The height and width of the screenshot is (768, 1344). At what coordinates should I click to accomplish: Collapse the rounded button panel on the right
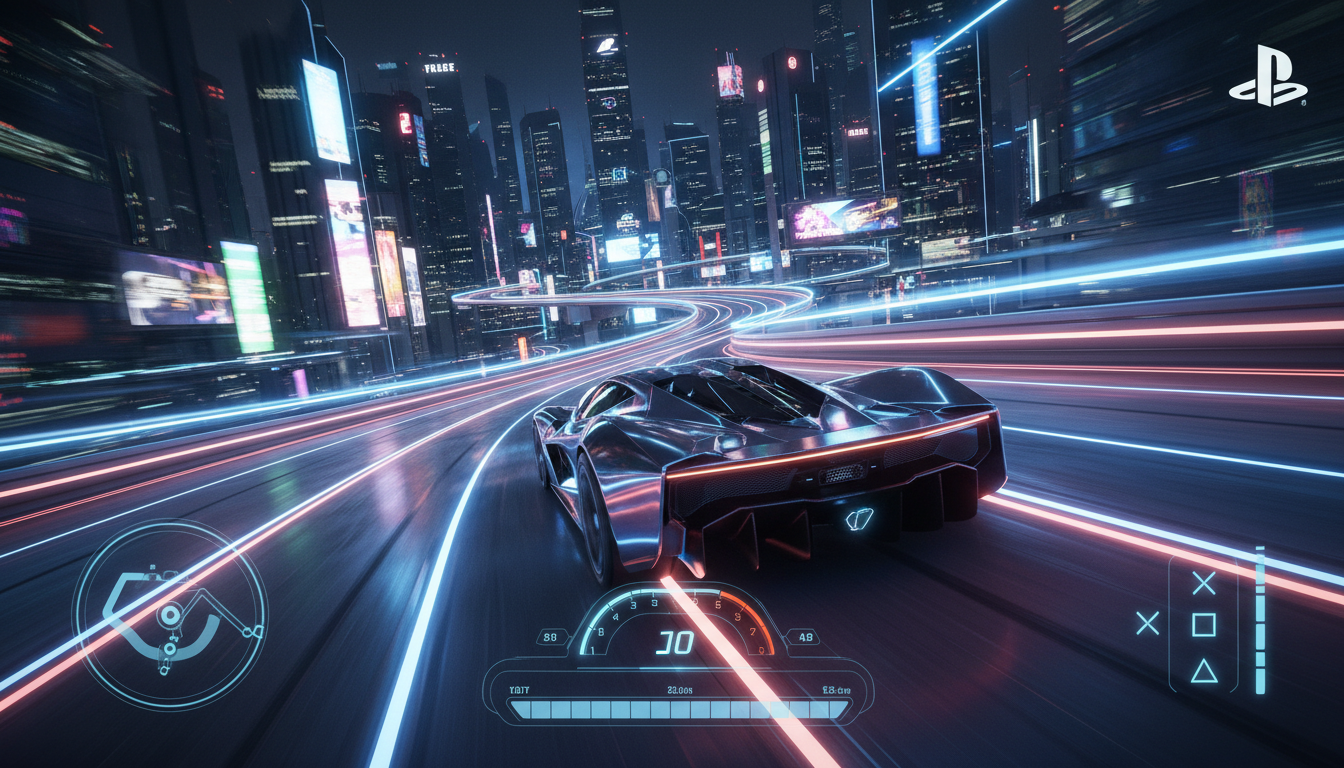1204,624
